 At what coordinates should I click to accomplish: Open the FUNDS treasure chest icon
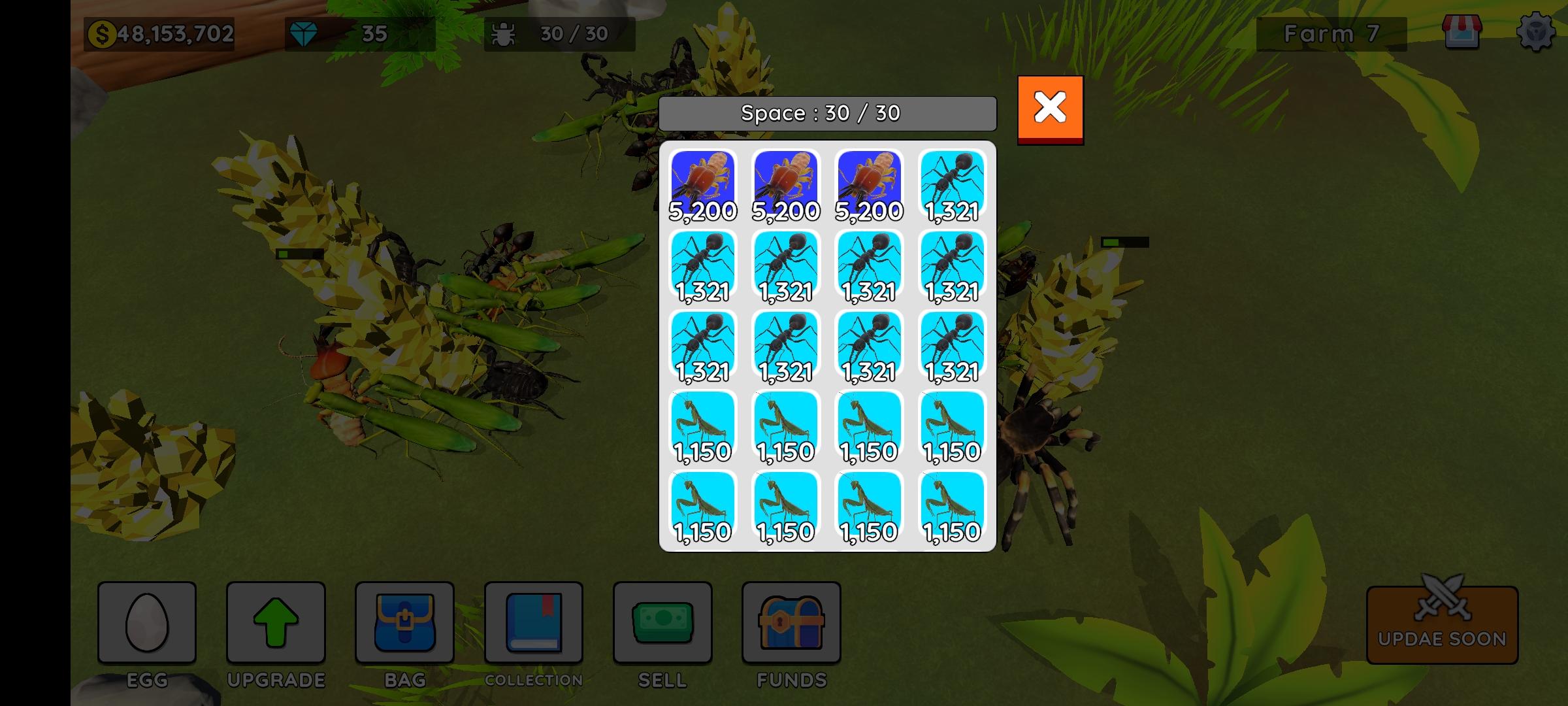(791, 623)
